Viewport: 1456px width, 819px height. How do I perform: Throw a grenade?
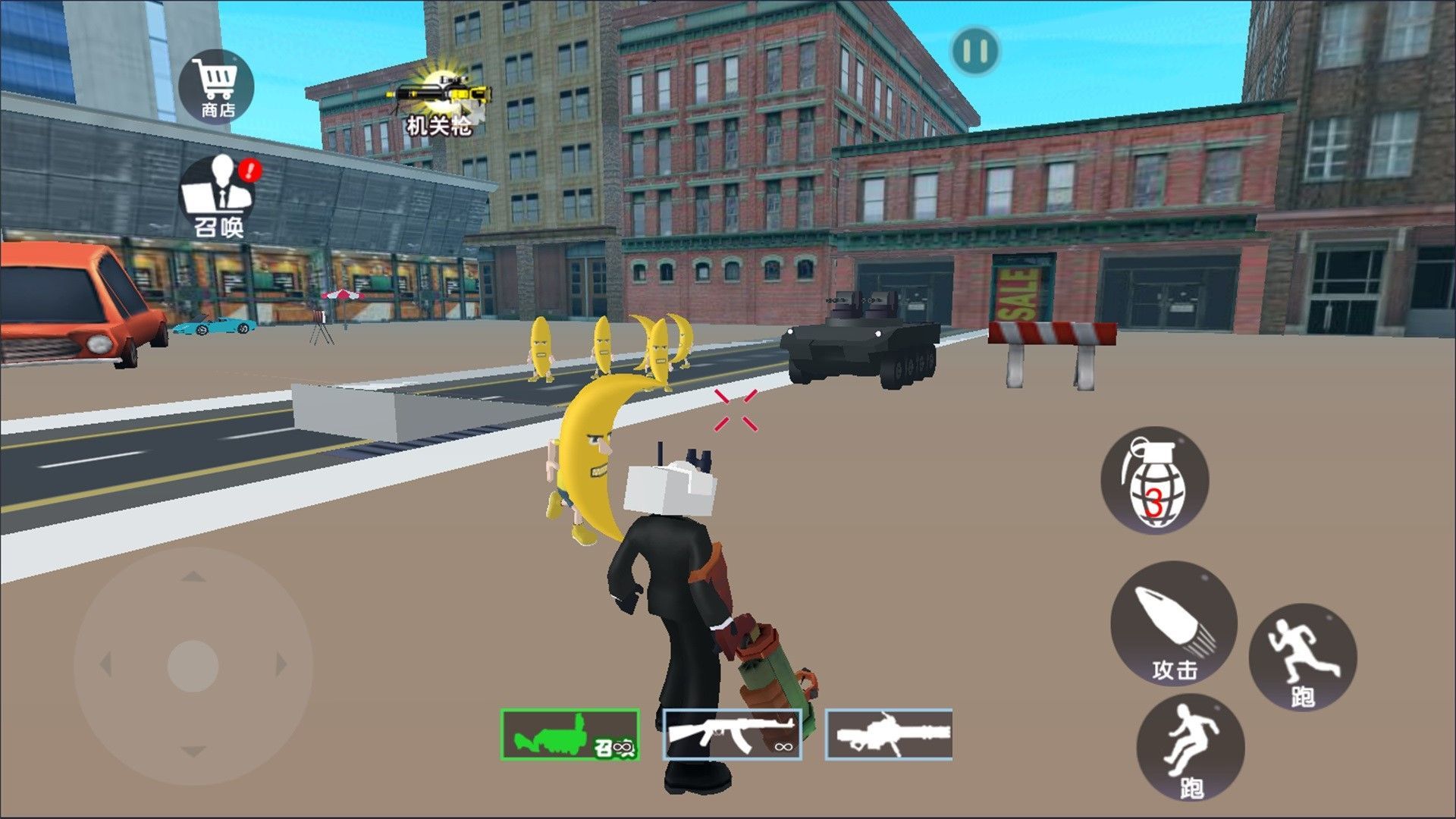[1154, 479]
